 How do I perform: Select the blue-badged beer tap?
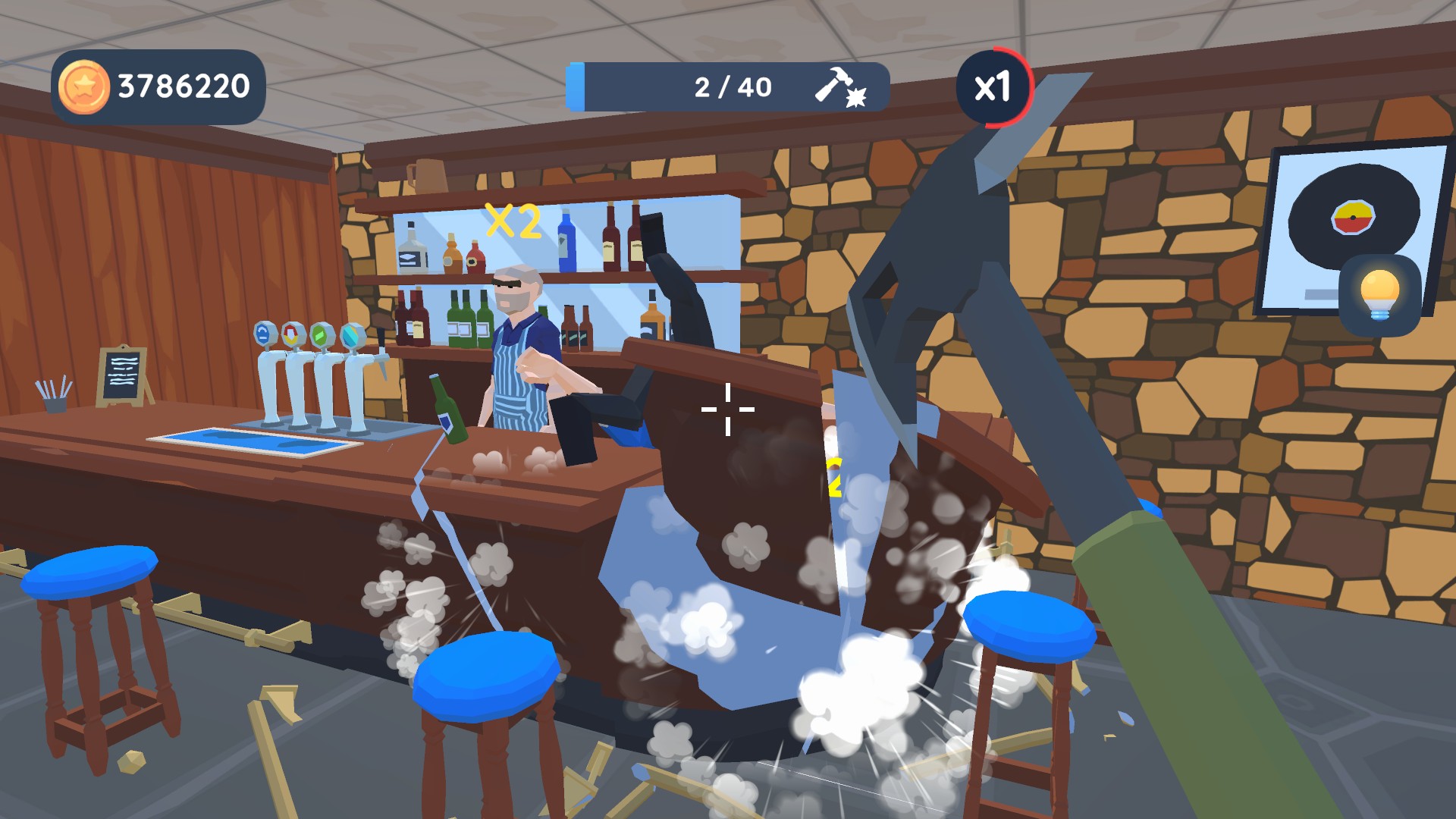(x=263, y=332)
